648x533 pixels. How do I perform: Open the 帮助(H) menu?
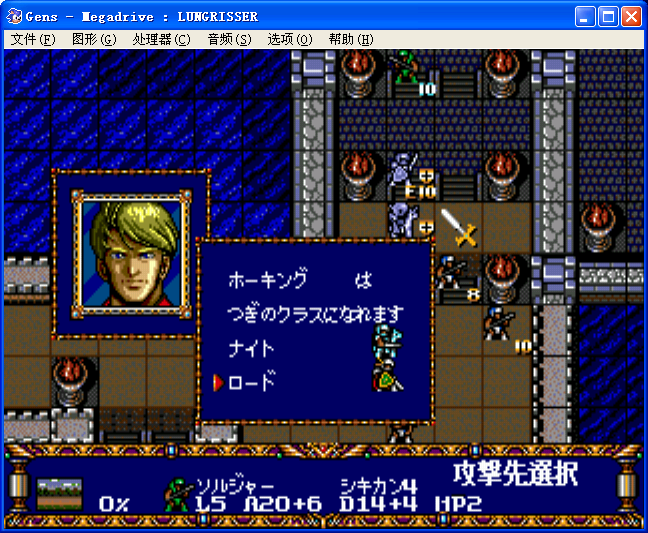(x=351, y=39)
